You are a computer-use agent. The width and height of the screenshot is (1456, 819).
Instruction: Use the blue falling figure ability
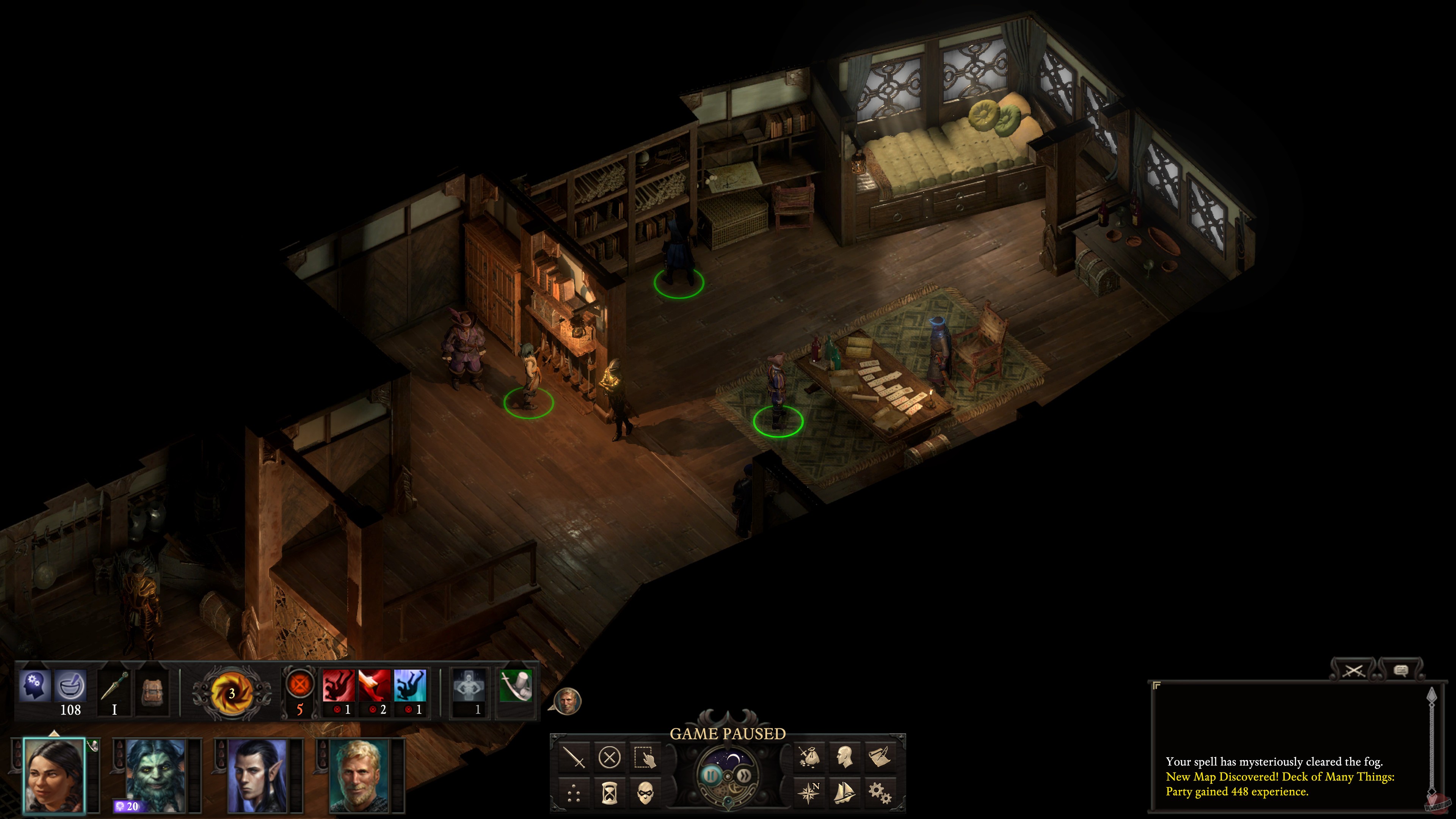point(410,686)
